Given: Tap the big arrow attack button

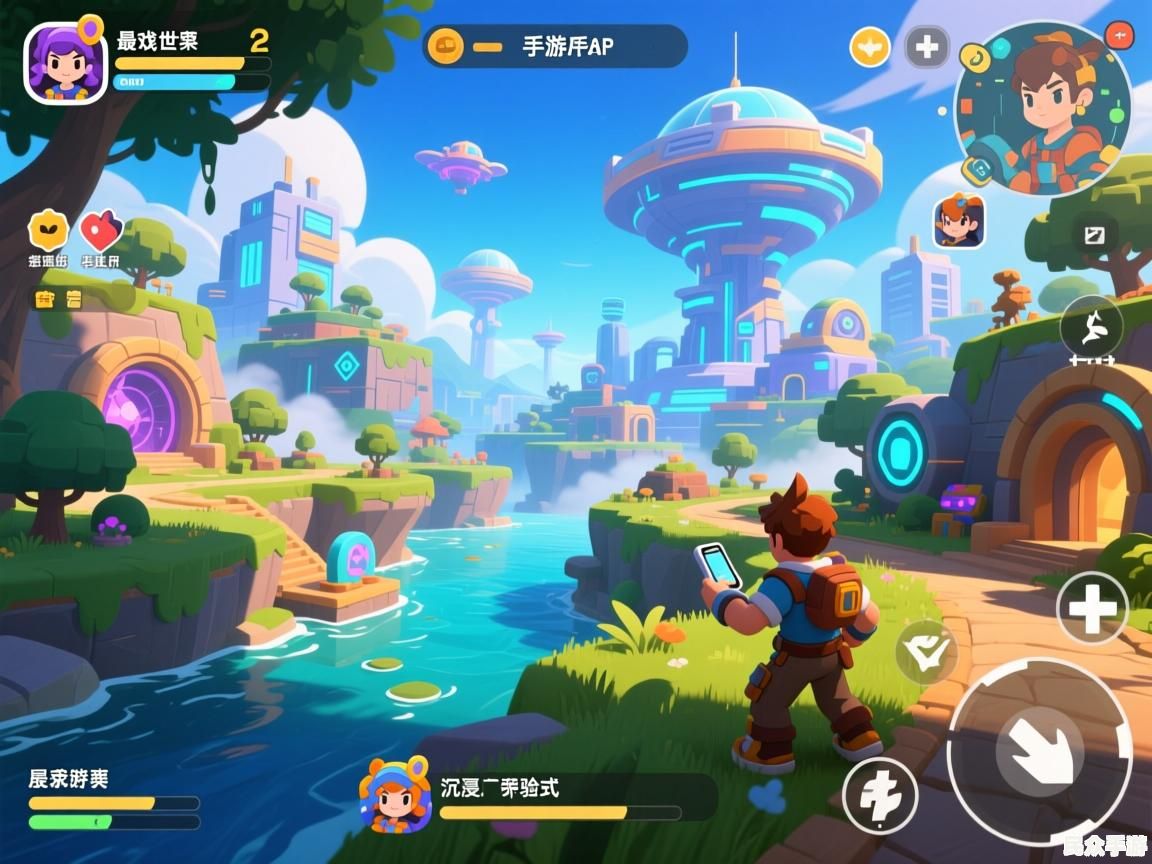Looking at the screenshot, I should [1038, 751].
